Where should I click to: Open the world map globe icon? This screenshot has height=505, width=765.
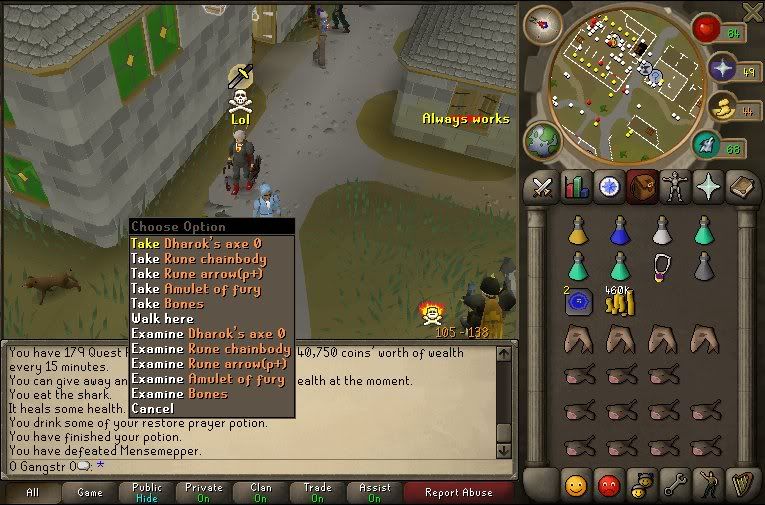543,140
